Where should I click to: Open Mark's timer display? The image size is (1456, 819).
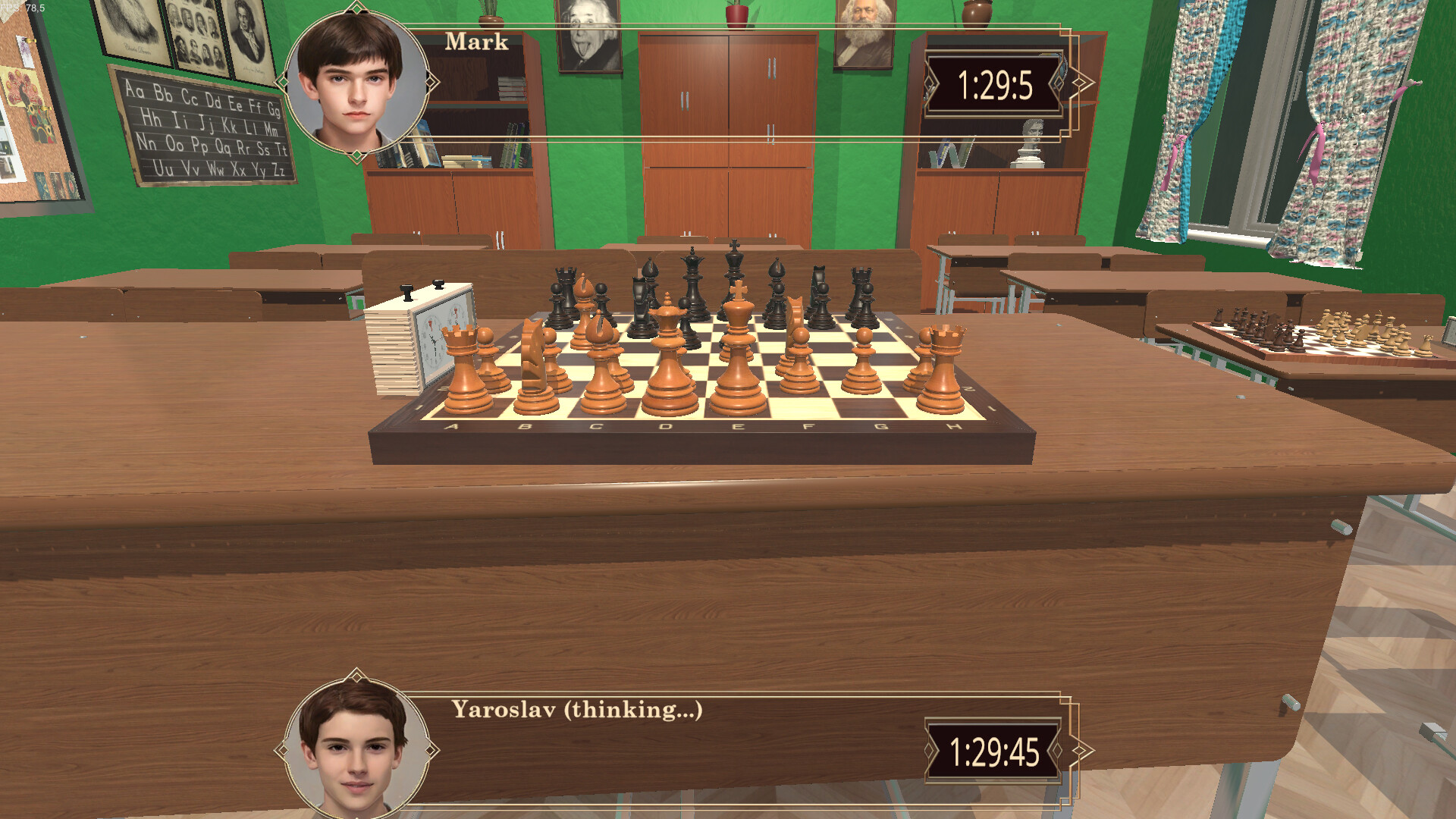point(993,86)
